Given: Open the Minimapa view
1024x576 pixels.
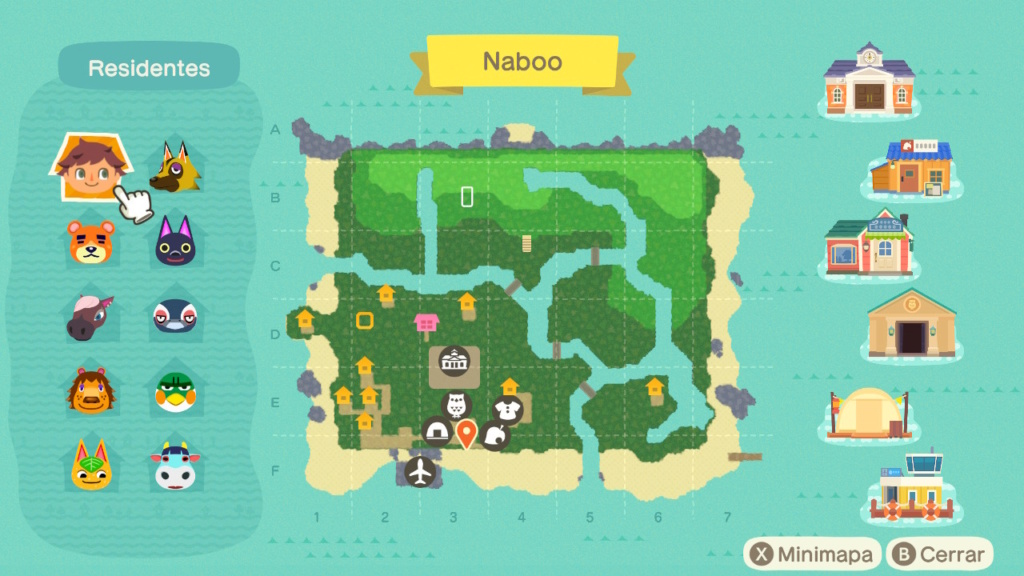Looking at the screenshot, I should [813, 553].
